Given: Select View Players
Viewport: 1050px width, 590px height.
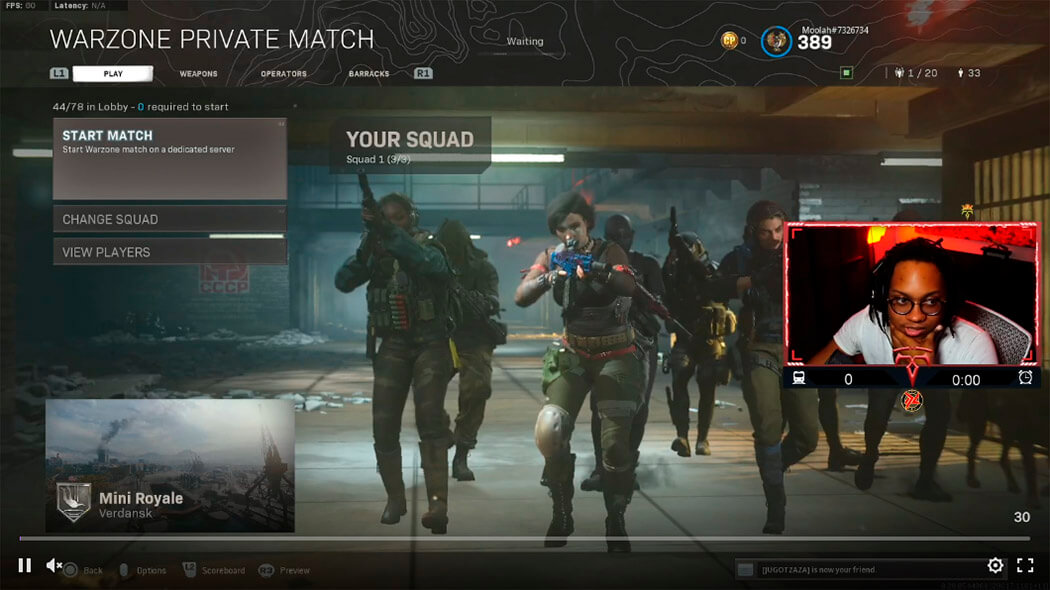Looking at the screenshot, I should (x=169, y=252).
